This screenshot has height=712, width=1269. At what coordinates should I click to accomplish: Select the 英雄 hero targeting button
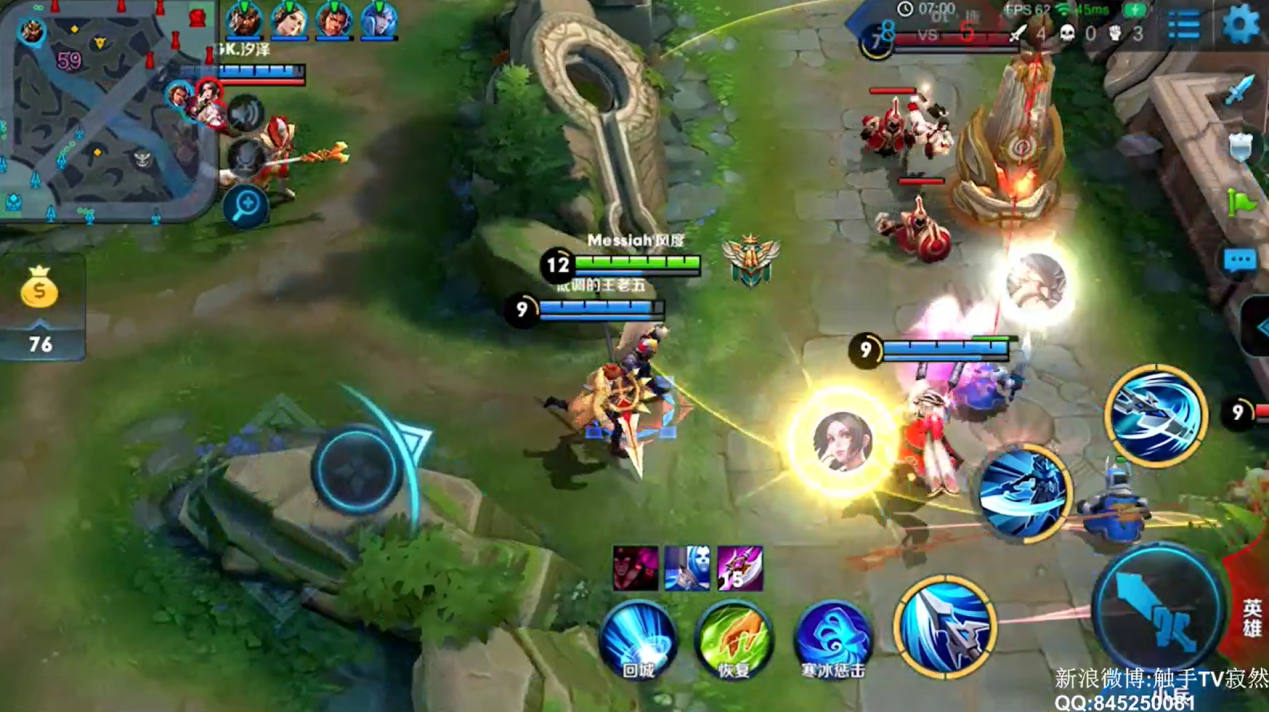(x=1251, y=617)
